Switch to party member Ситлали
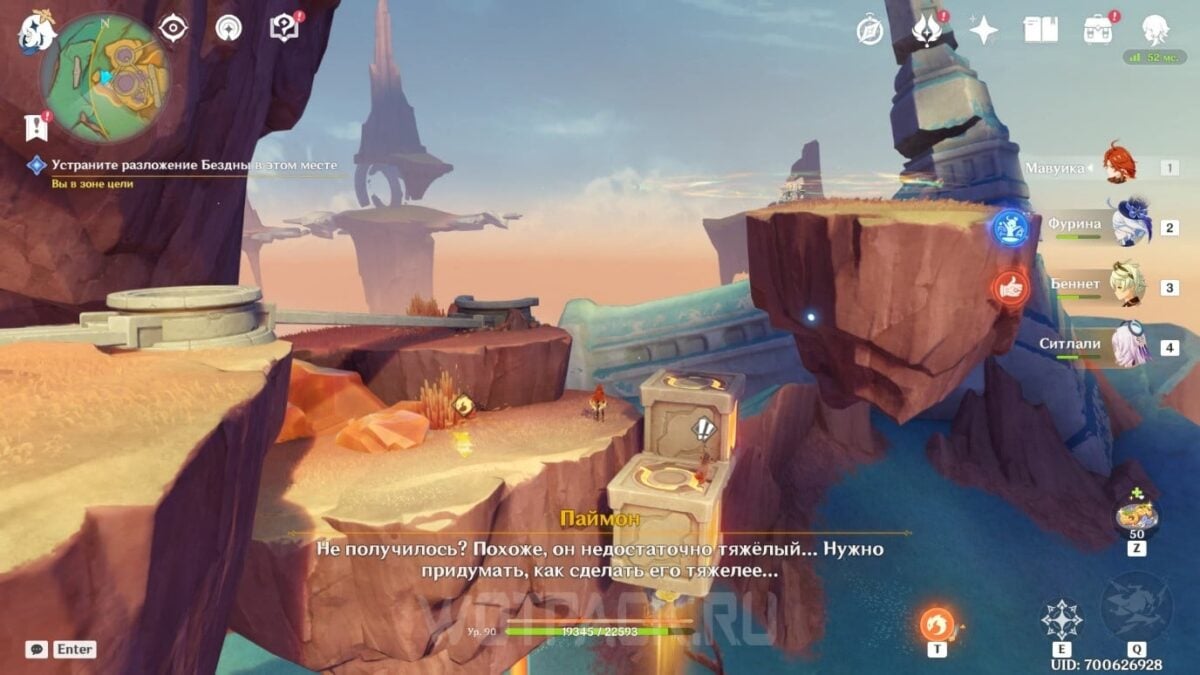Screen dimensions: 1200x675 1130,345
